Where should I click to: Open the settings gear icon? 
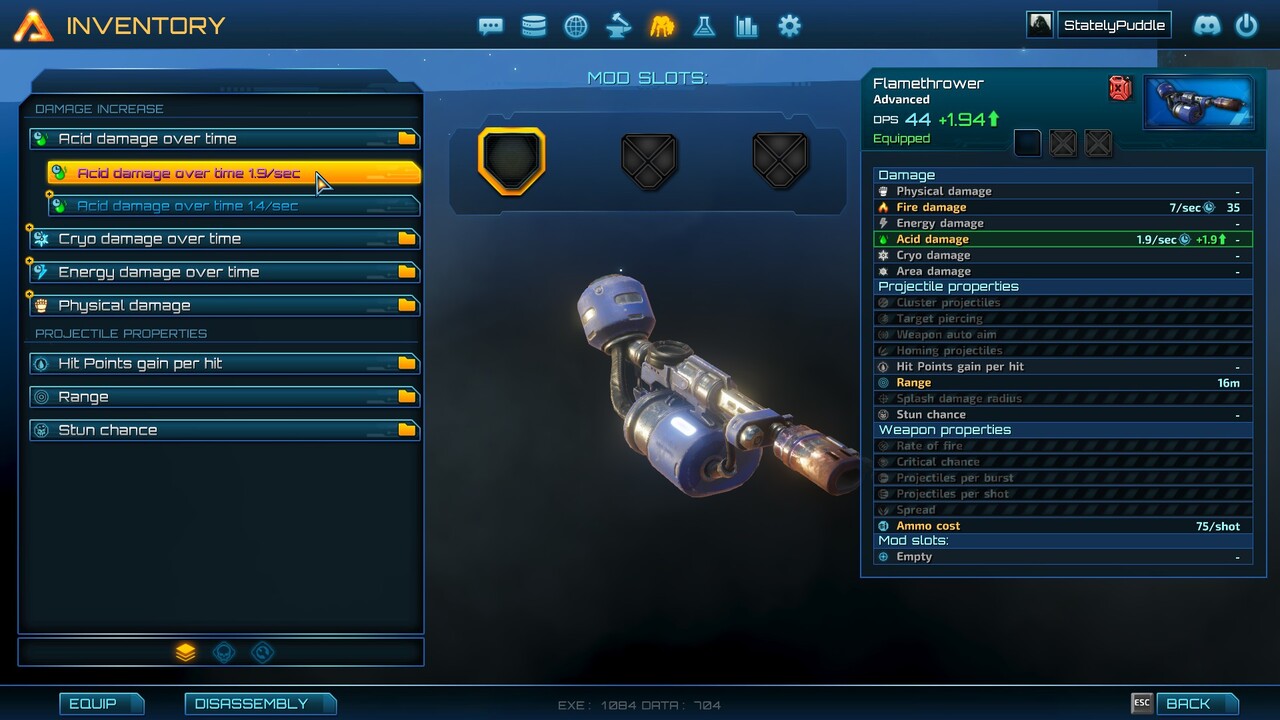click(x=789, y=26)
